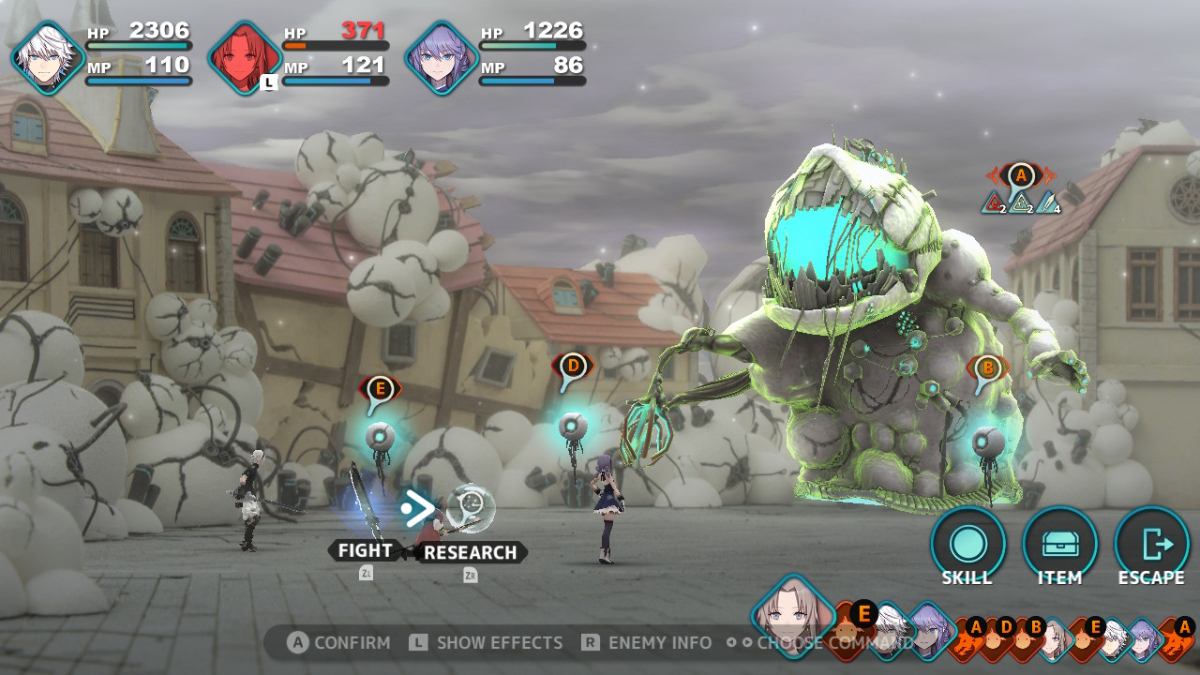Select the enemy target marker B
Image resolution: width=1200 pixels, height=675 pixels.
tap(988, 369)
